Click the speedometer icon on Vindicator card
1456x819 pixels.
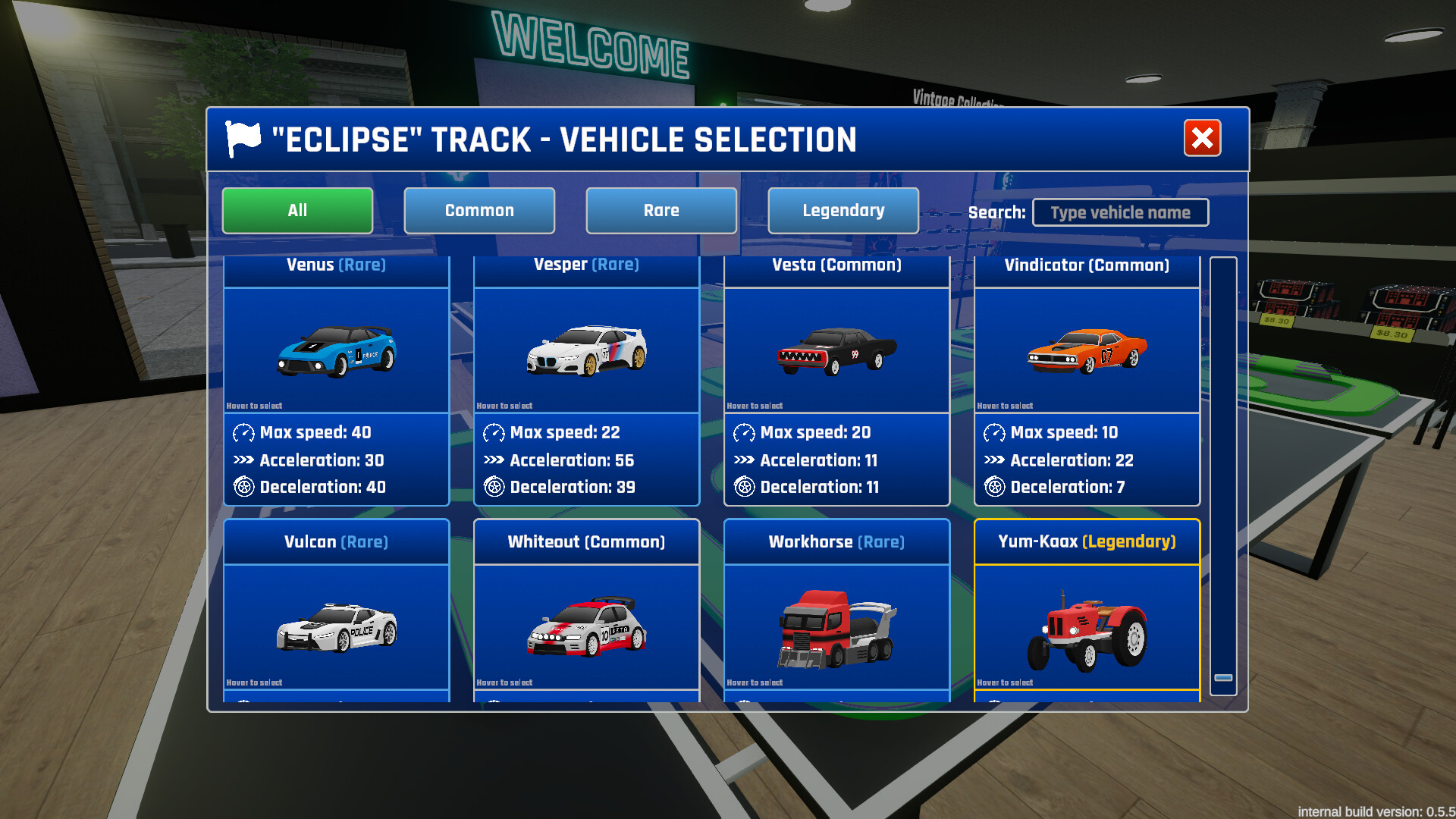point(994,433)
